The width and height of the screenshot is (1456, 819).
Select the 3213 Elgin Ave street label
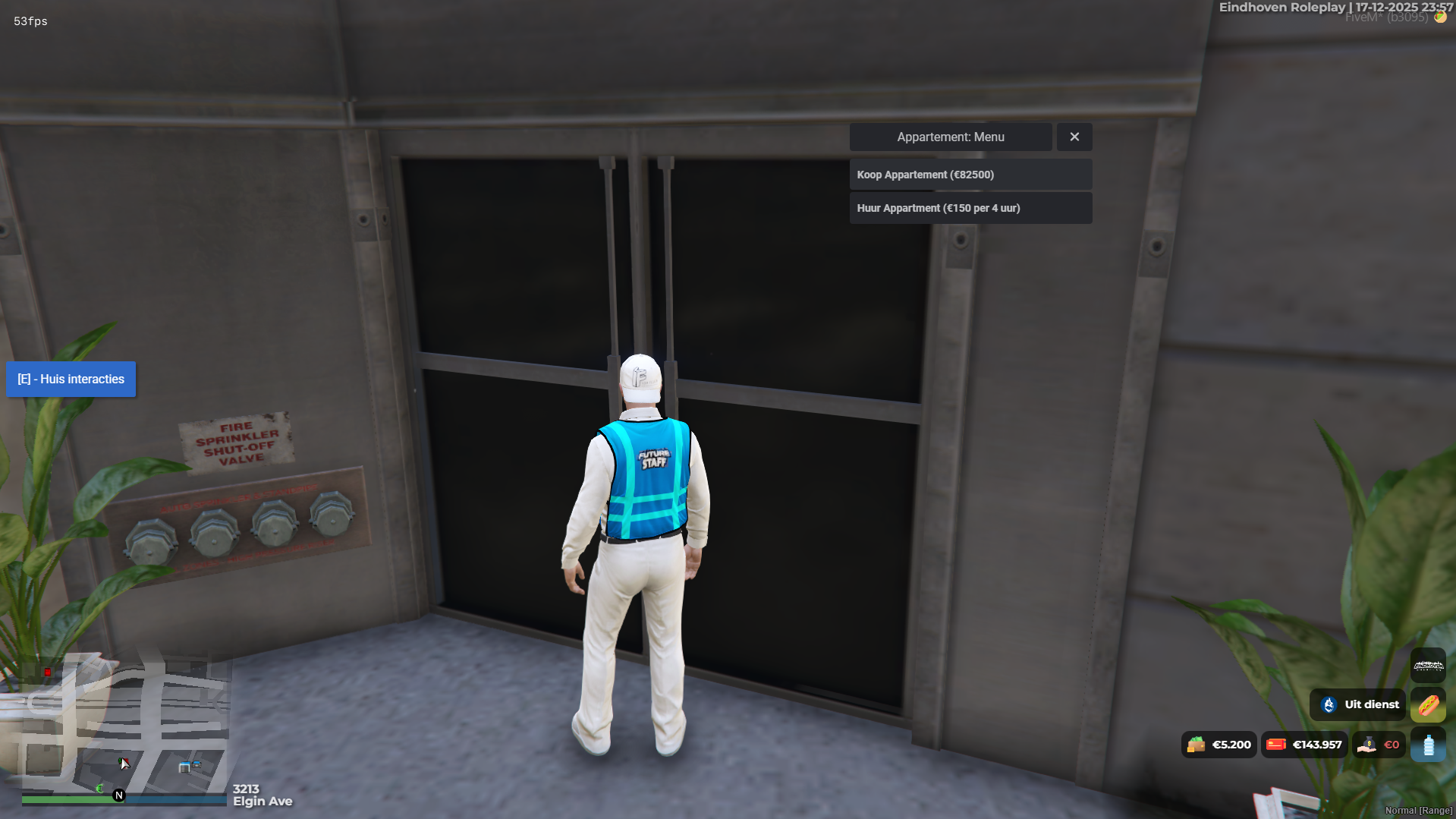(x=262, y=795)
